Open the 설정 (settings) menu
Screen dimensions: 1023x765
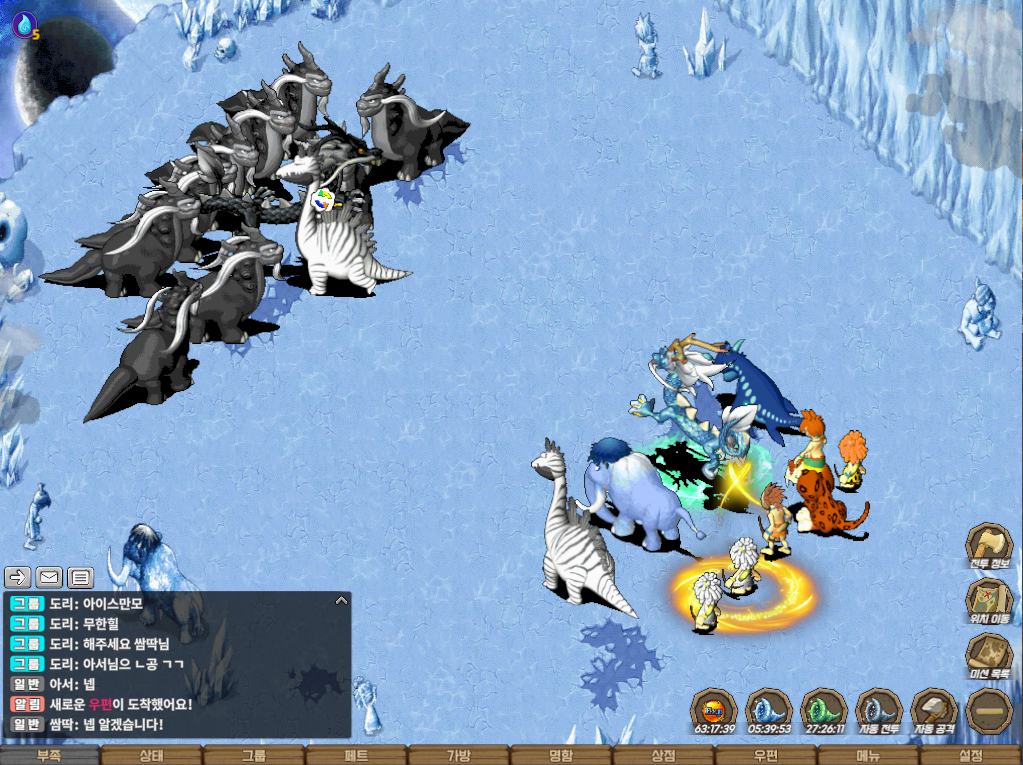pyautogui.click(x=970, y=755)
